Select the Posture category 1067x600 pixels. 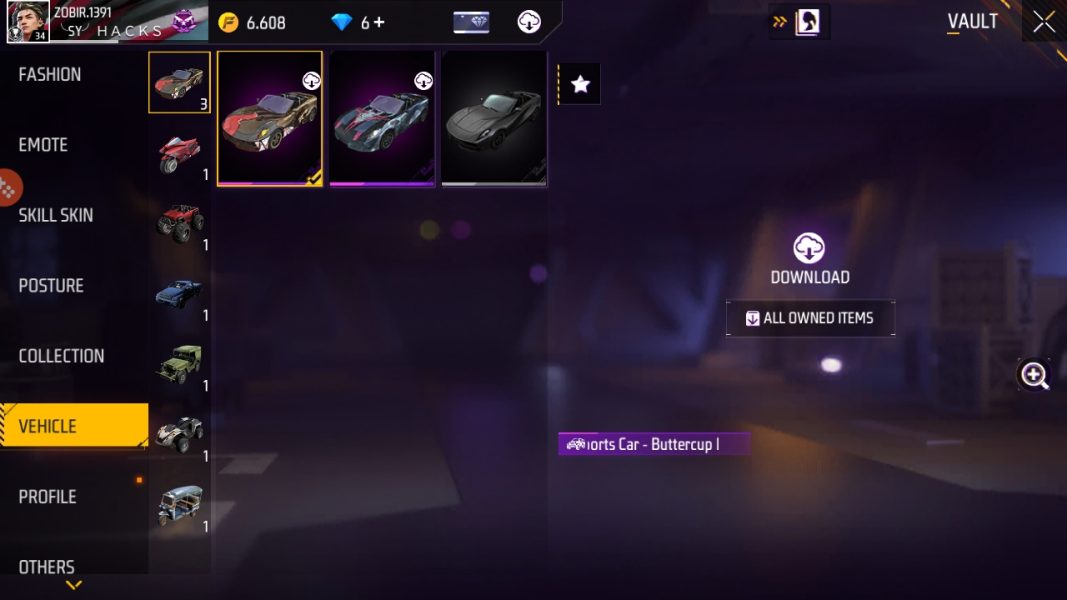point(51,286)
